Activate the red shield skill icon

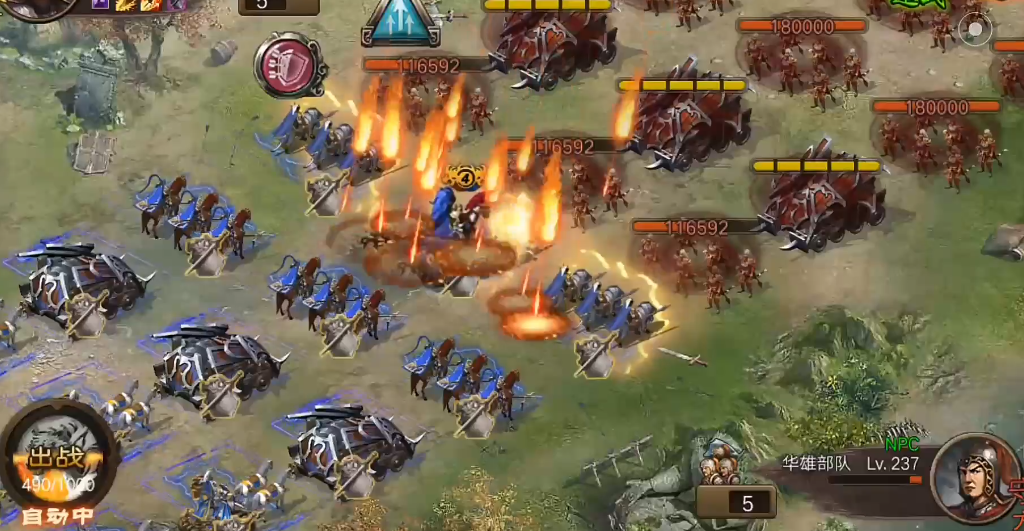tap(290, 65)
